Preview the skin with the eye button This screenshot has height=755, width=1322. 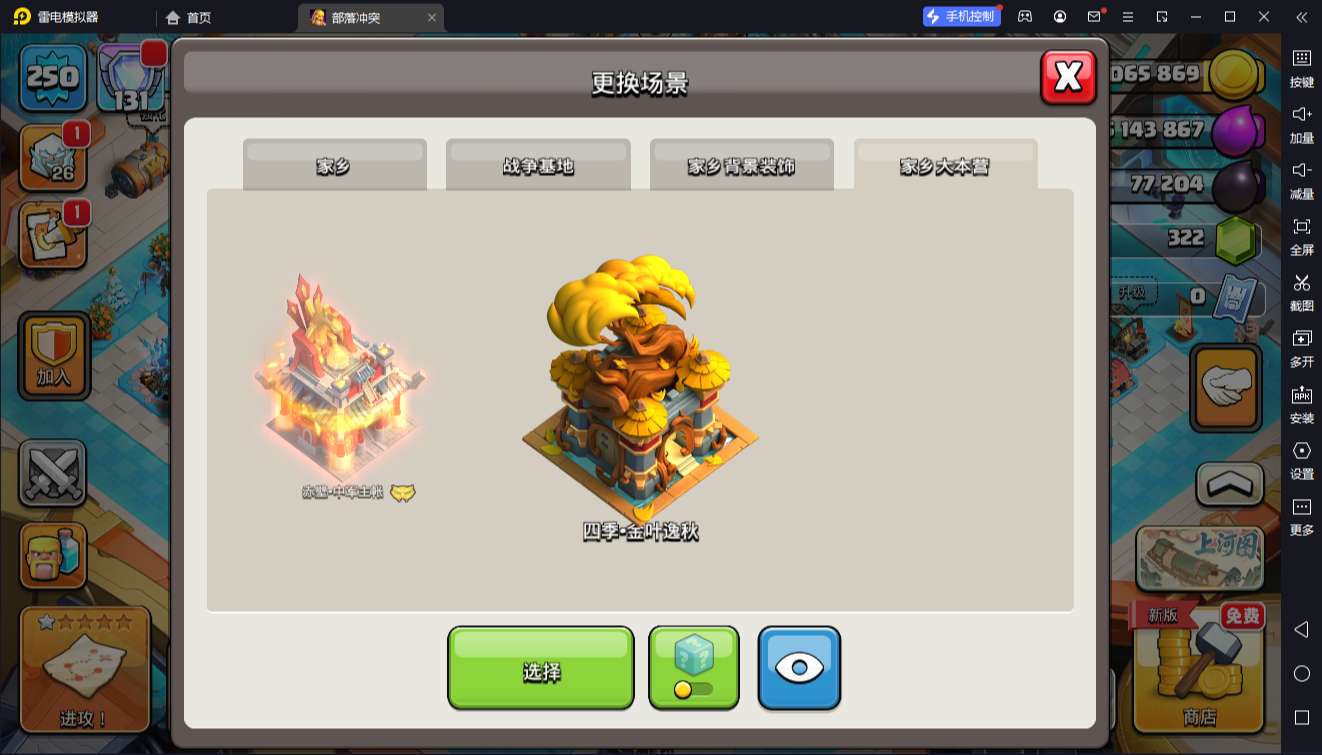point(798,669)
